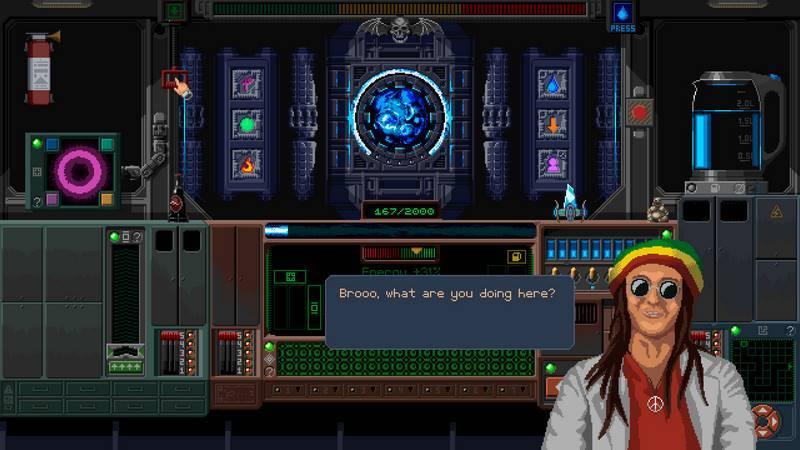Screen dimensions: 800x450
Task: Open the portal panel question mark help
Action: (x=37, y=201)
